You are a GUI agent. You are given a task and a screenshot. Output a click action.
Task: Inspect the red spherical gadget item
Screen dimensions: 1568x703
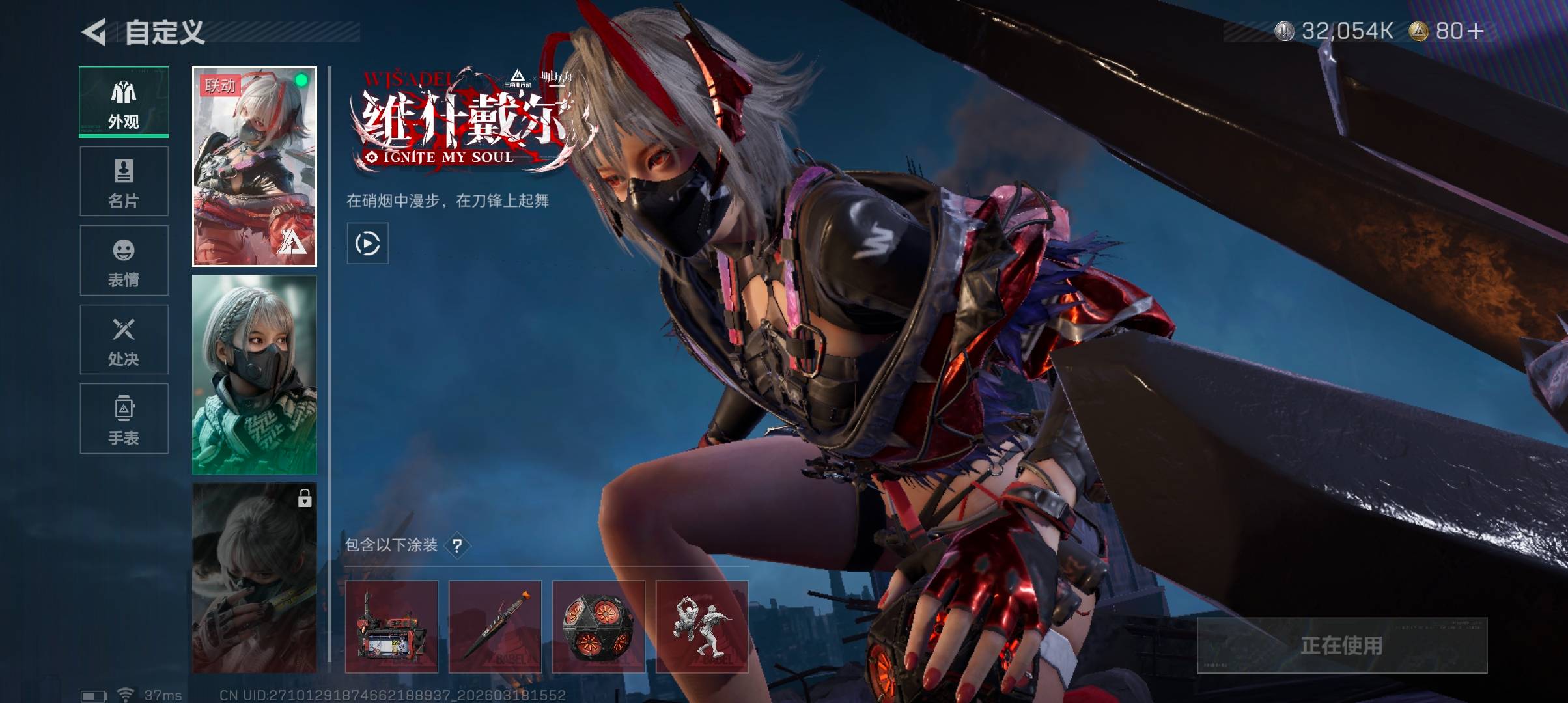pos(598,627)
